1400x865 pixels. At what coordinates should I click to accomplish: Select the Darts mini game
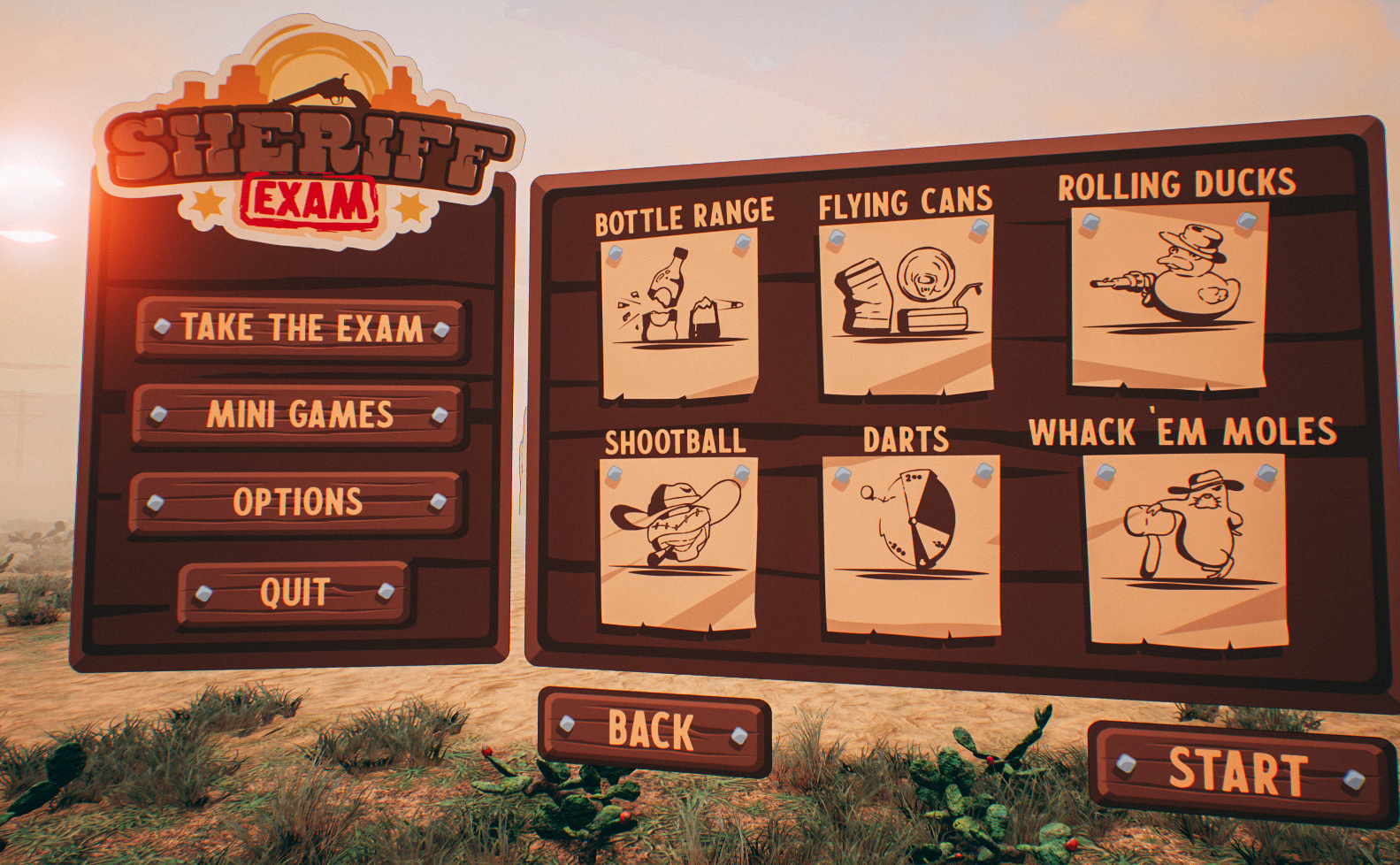[911, 542]
